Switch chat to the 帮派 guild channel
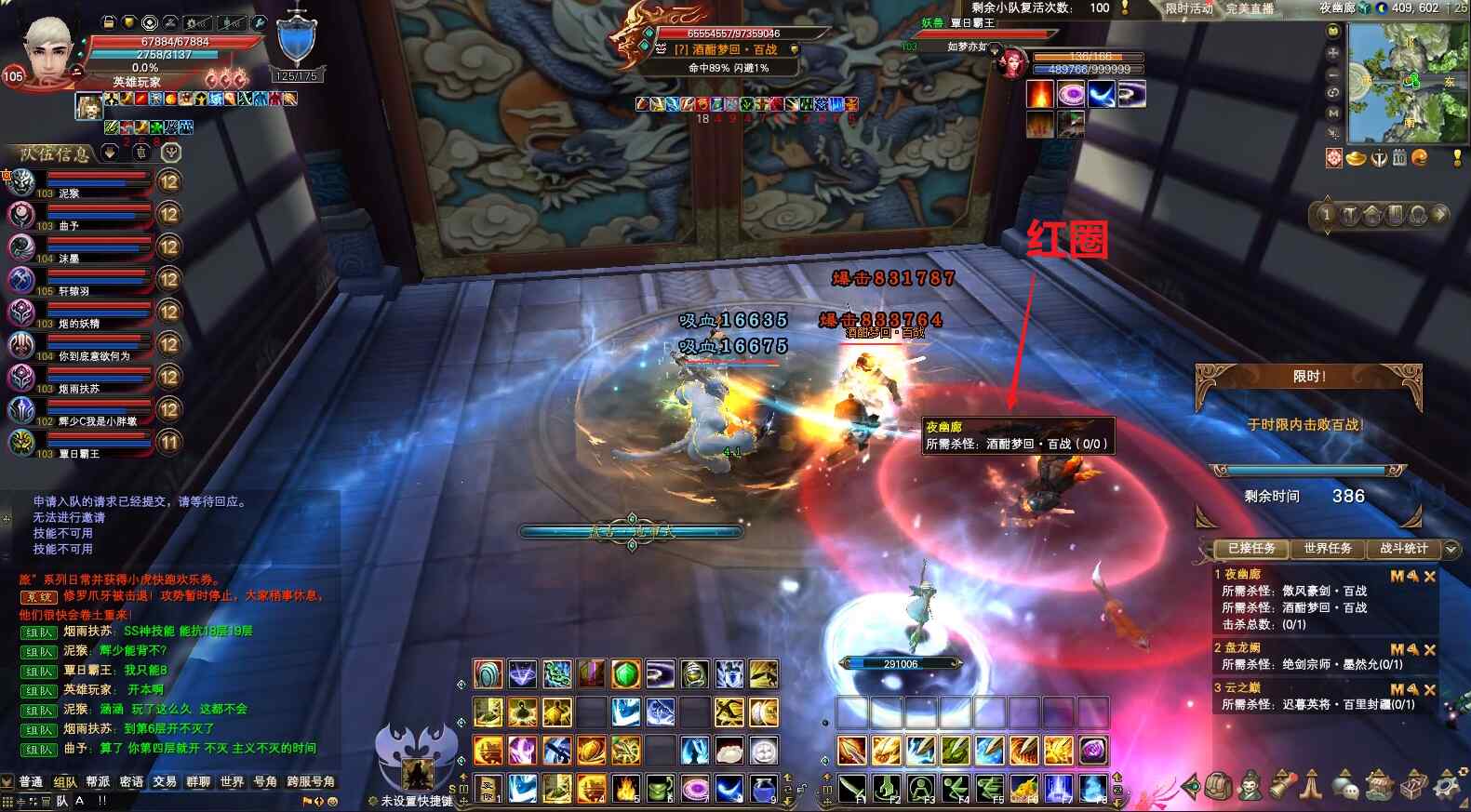Screen dimensions: 1471x812 (98, 781)
